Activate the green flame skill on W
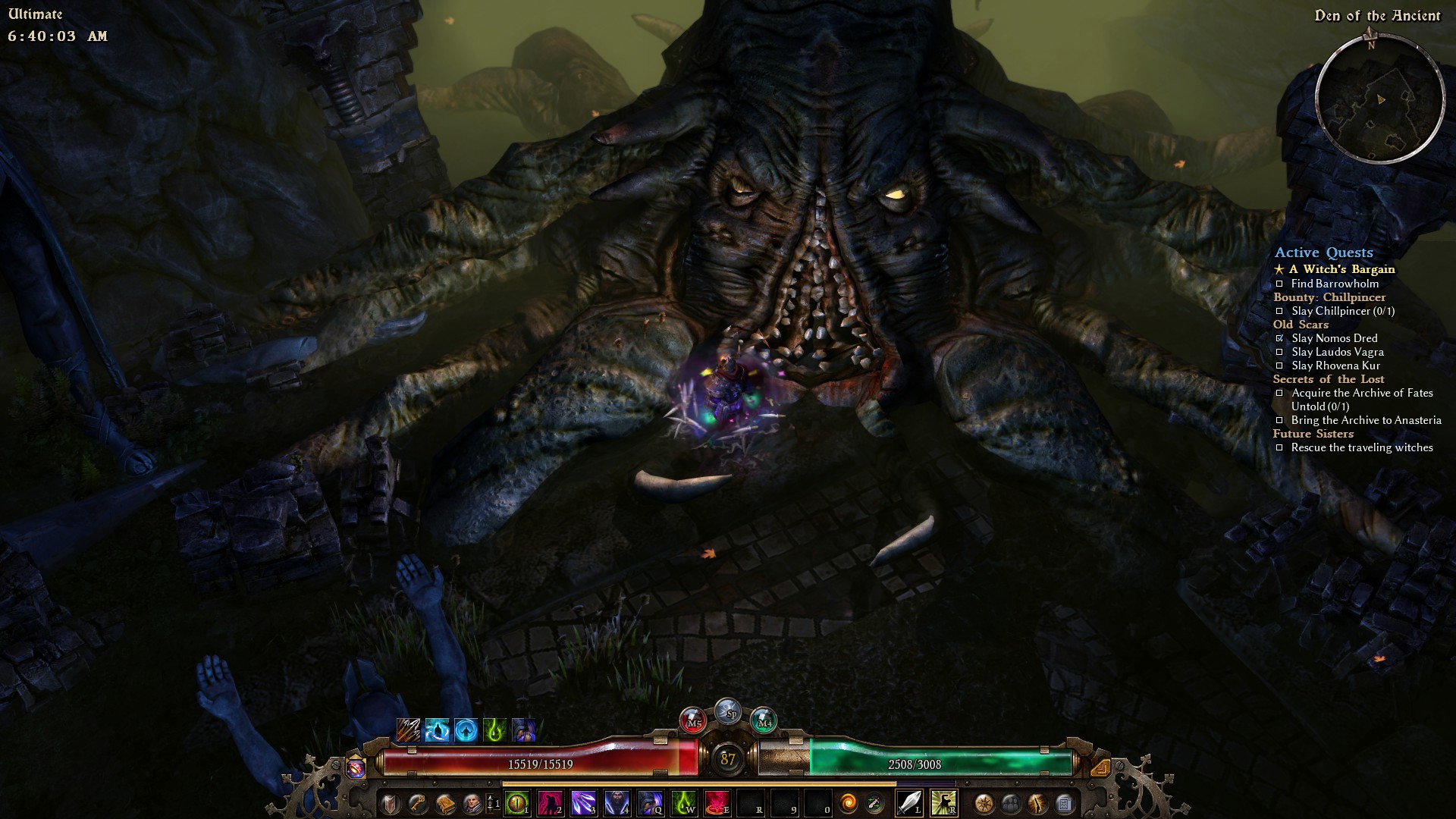 (x=684, y=803)
